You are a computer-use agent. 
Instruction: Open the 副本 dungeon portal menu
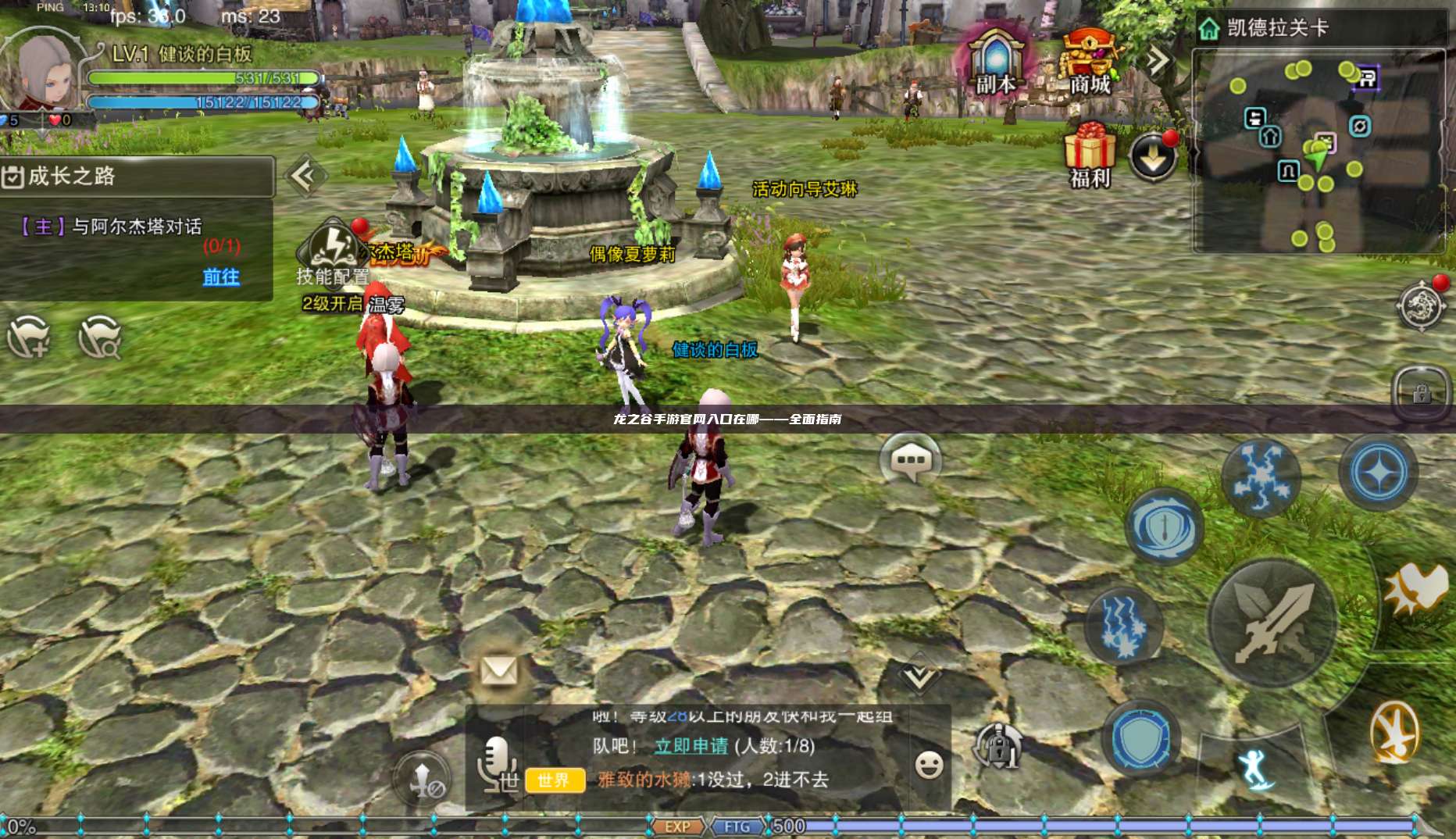(x=995, y=61)
